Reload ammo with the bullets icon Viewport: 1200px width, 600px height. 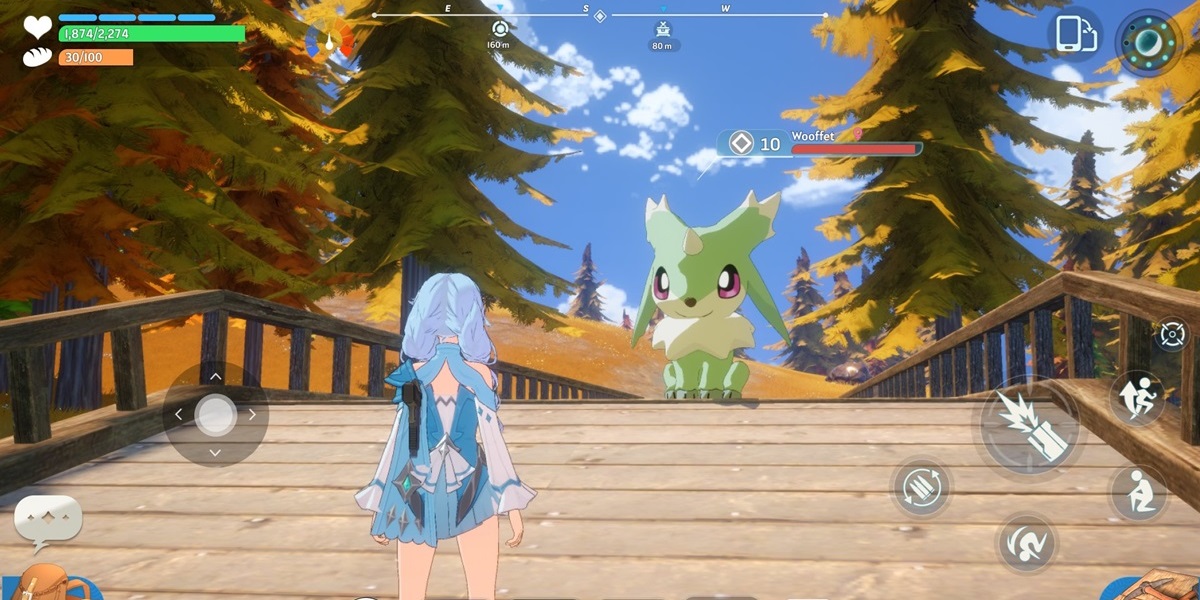(920, 487)
